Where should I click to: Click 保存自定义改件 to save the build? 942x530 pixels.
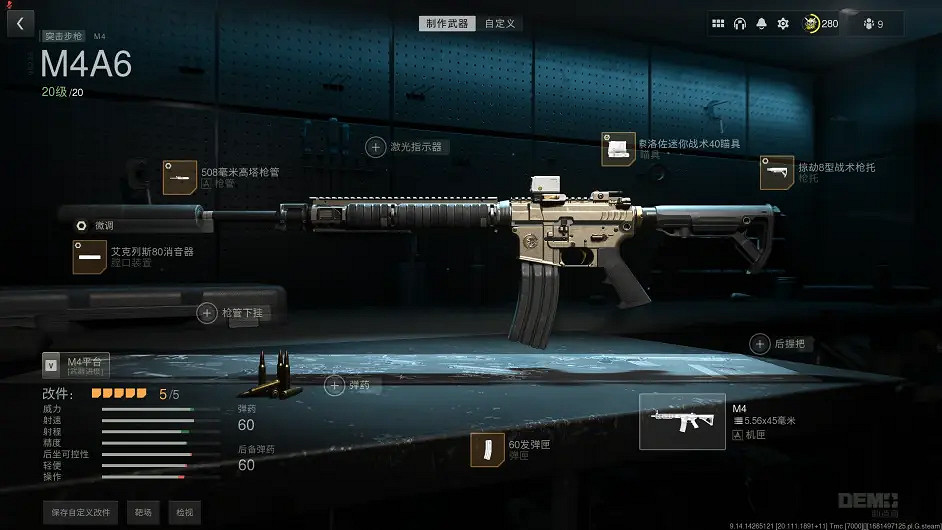tap(81, 512)
